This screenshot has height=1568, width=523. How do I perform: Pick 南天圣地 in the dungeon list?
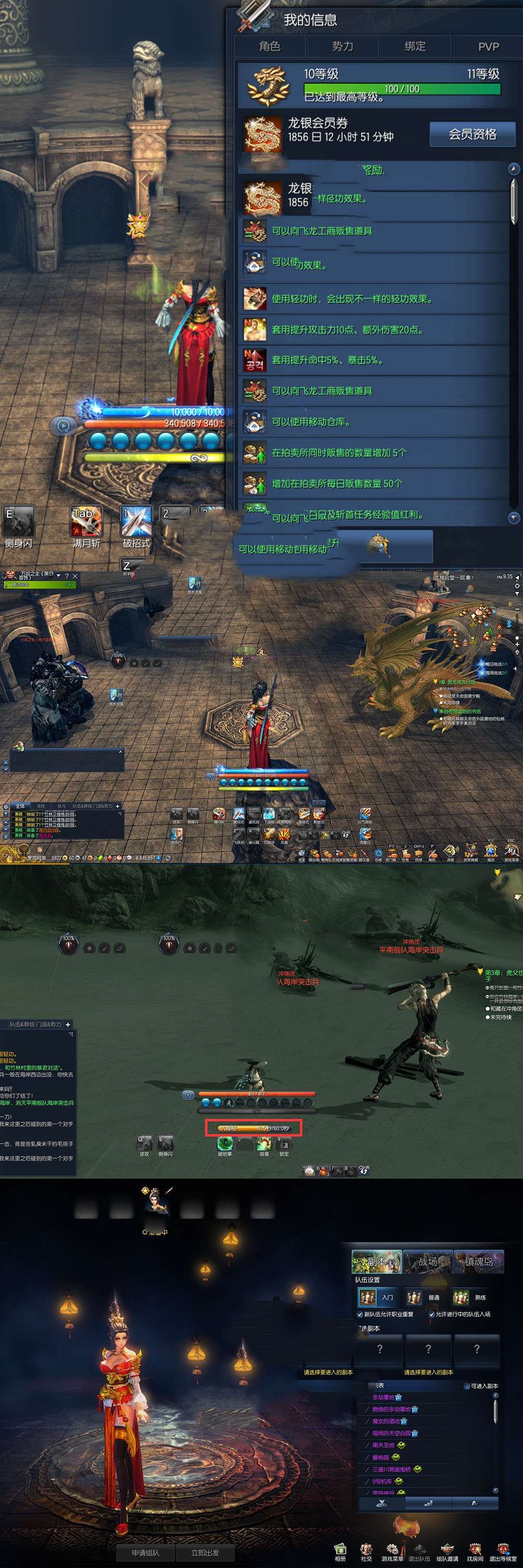click(383, 1445)
